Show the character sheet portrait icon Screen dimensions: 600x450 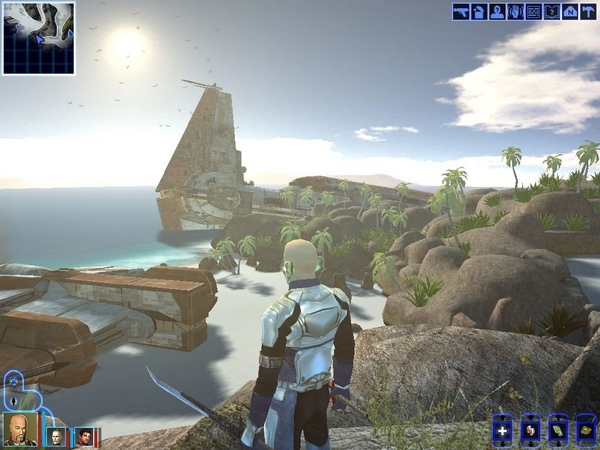coord(497,12)
